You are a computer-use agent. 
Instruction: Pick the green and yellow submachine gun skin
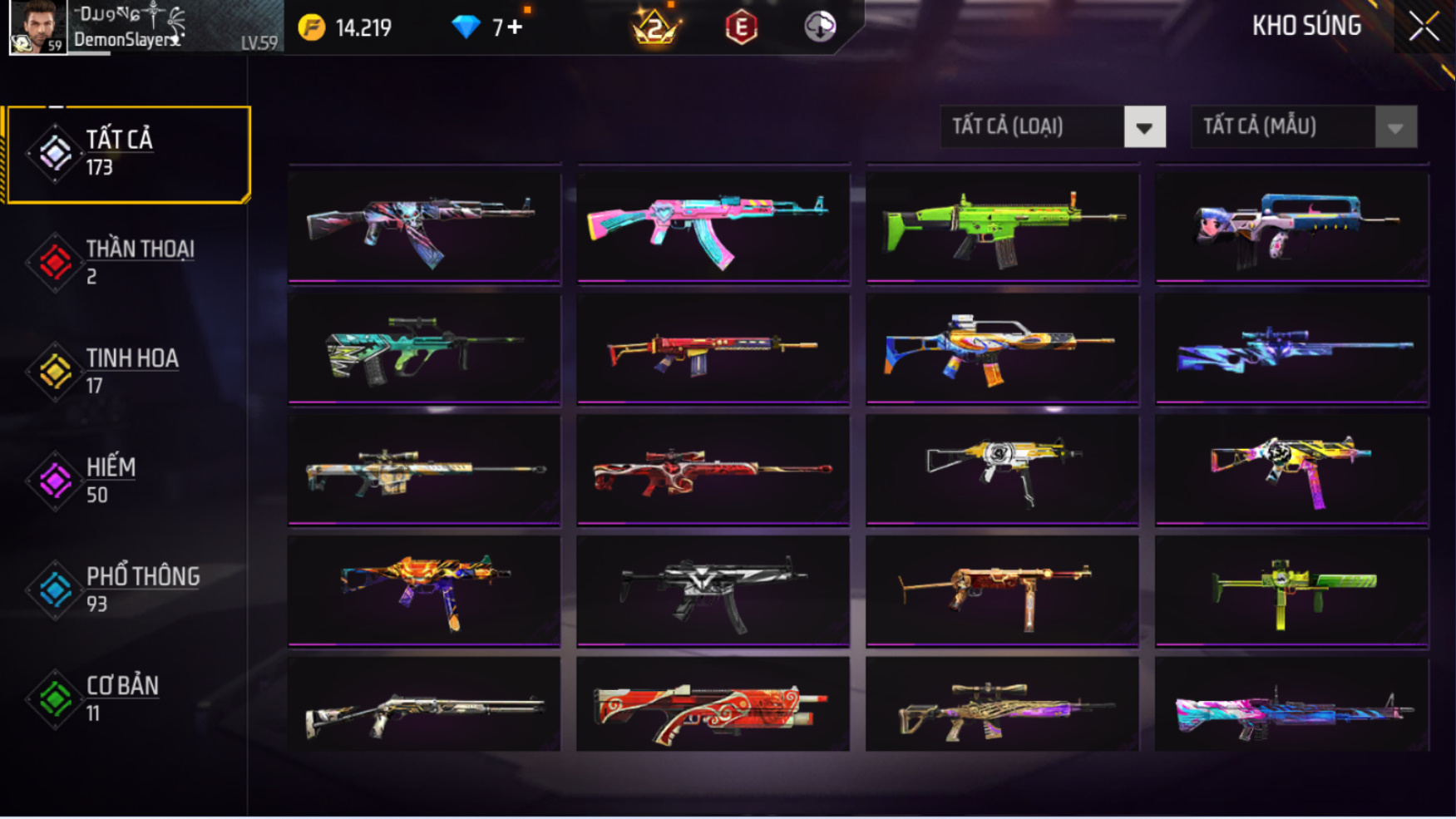point(1291,590)
